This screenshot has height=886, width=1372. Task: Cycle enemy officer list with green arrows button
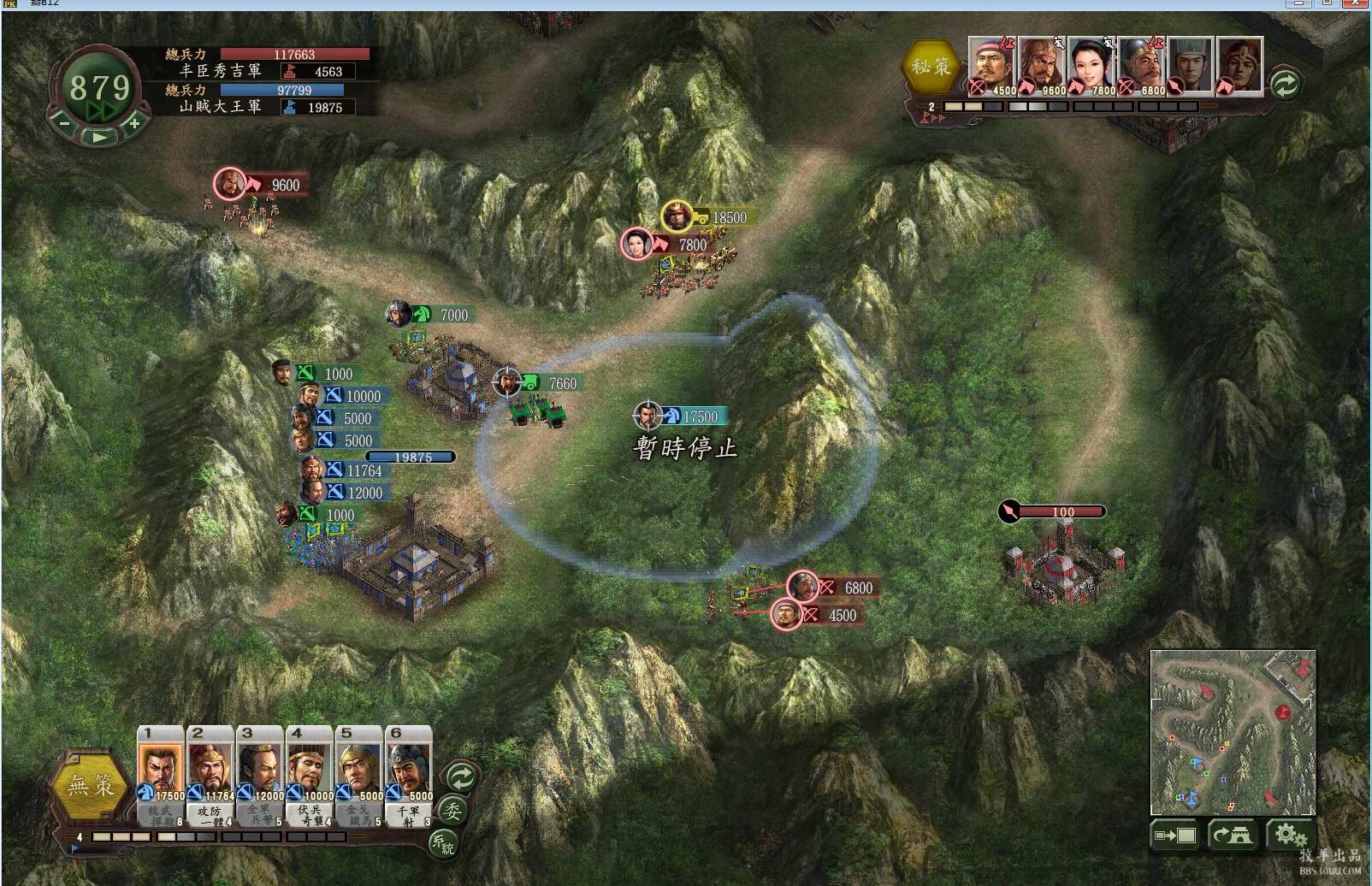click(1285, 84)
